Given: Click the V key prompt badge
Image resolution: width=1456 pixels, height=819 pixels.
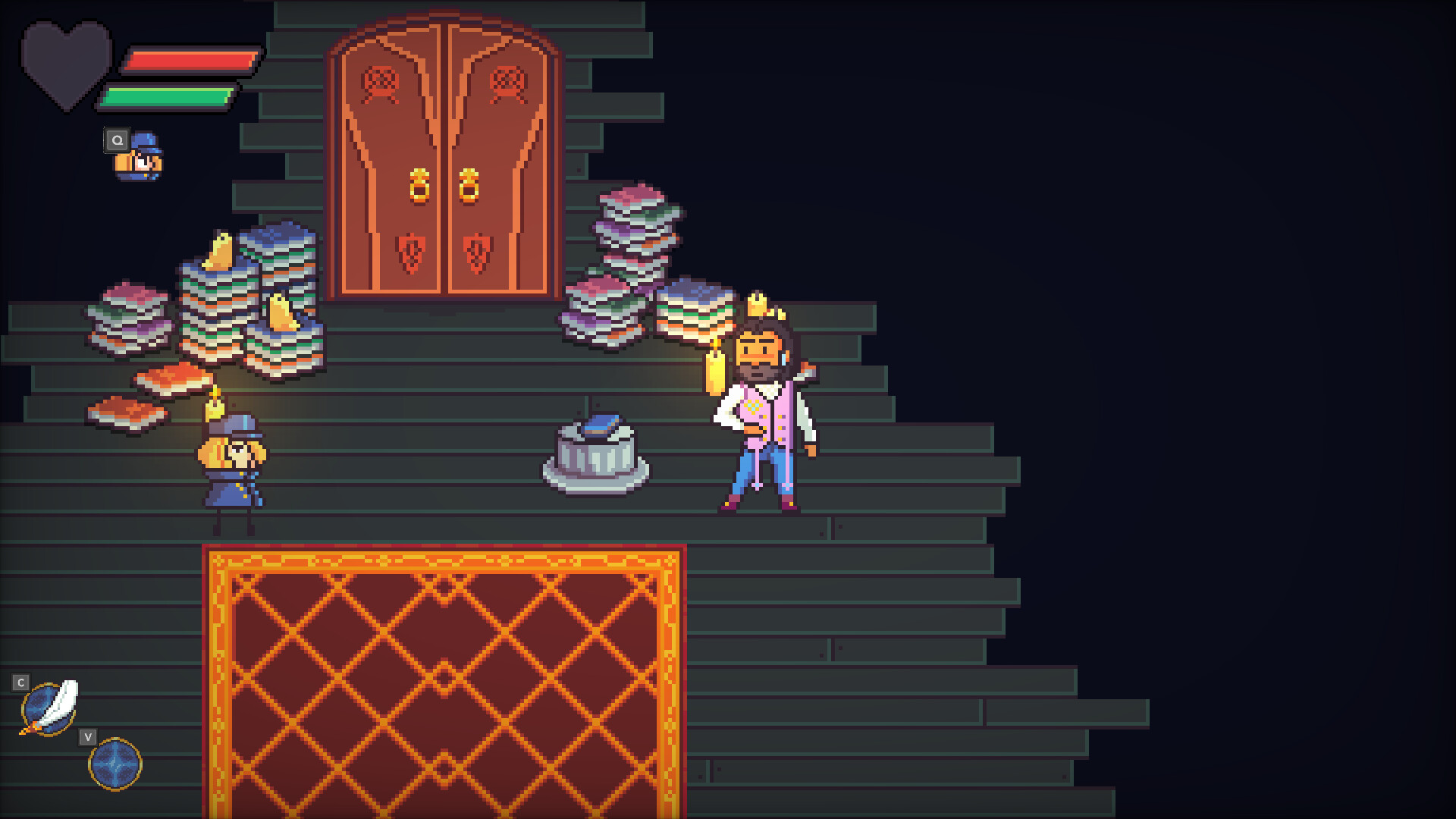Looking at the screenshot, I should 89,736.
